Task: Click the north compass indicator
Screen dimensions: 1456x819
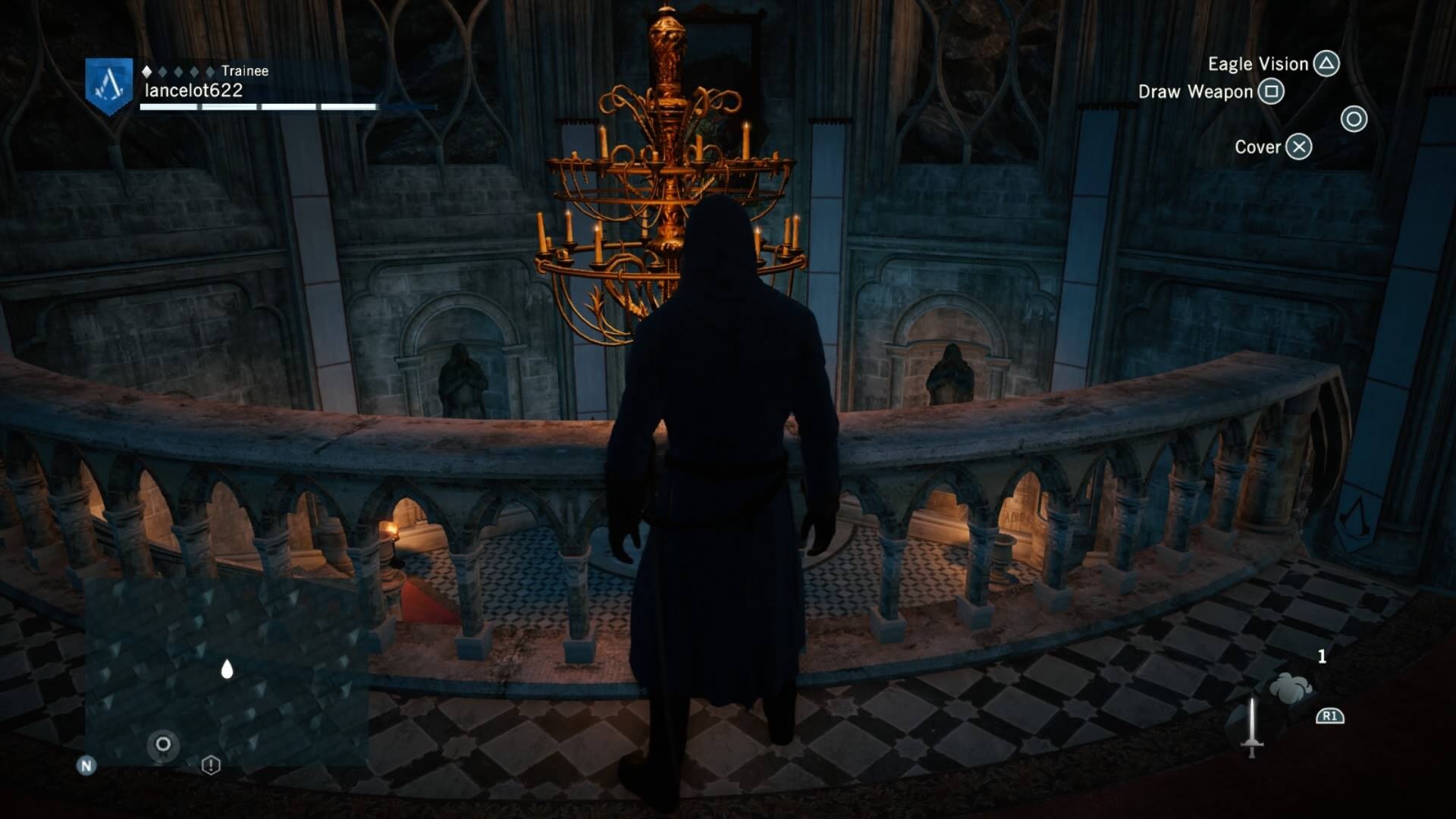Action: pyautogui.click(x=86, y=766)
